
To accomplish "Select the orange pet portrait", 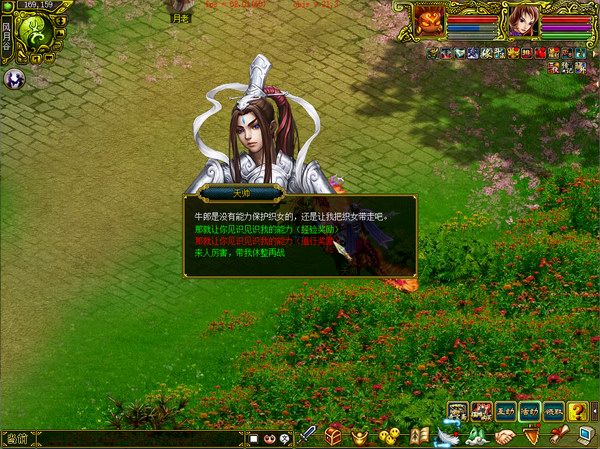I will tap(431, 20).
